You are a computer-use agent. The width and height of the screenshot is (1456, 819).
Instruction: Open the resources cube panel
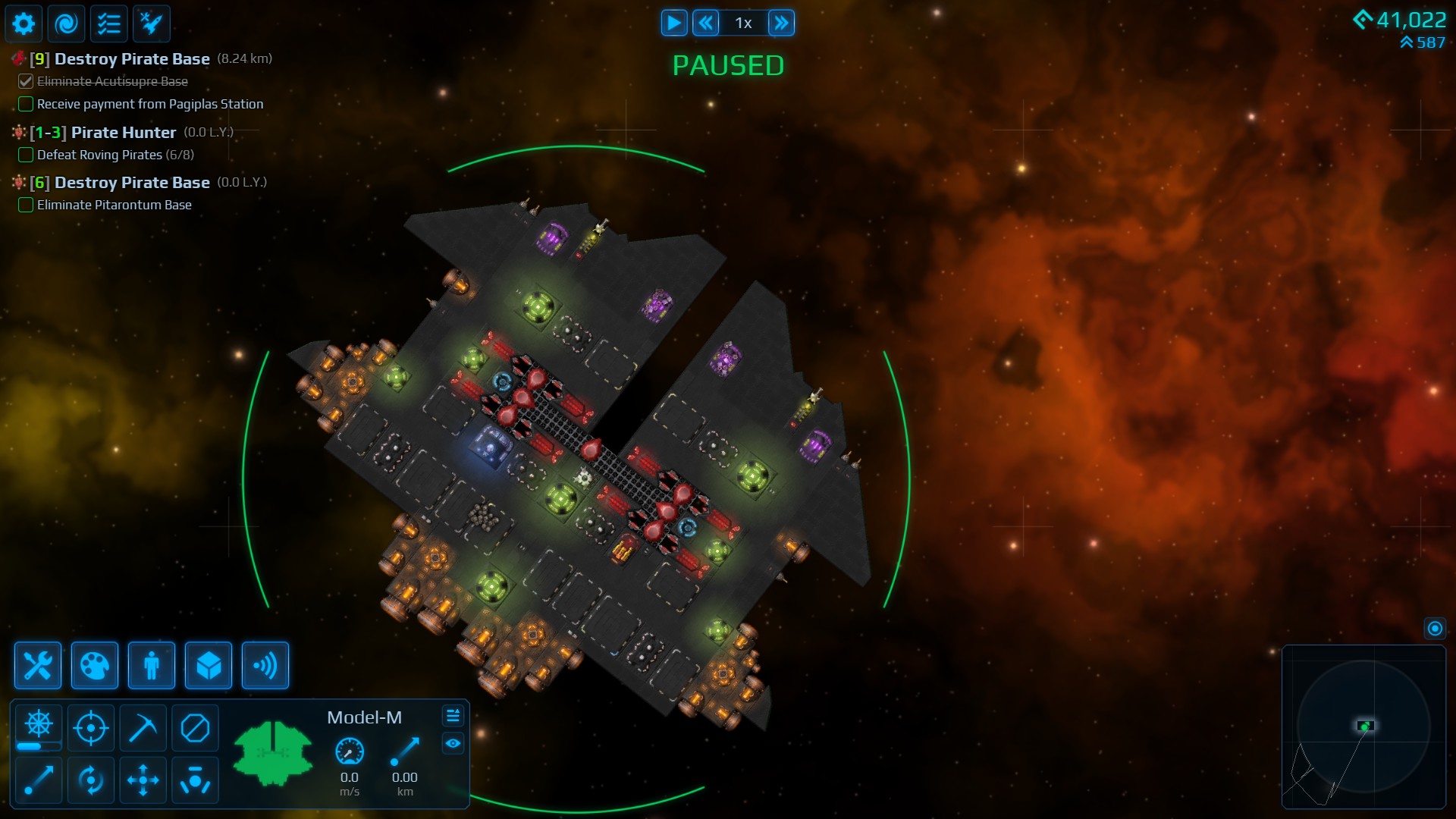(209, 666)
